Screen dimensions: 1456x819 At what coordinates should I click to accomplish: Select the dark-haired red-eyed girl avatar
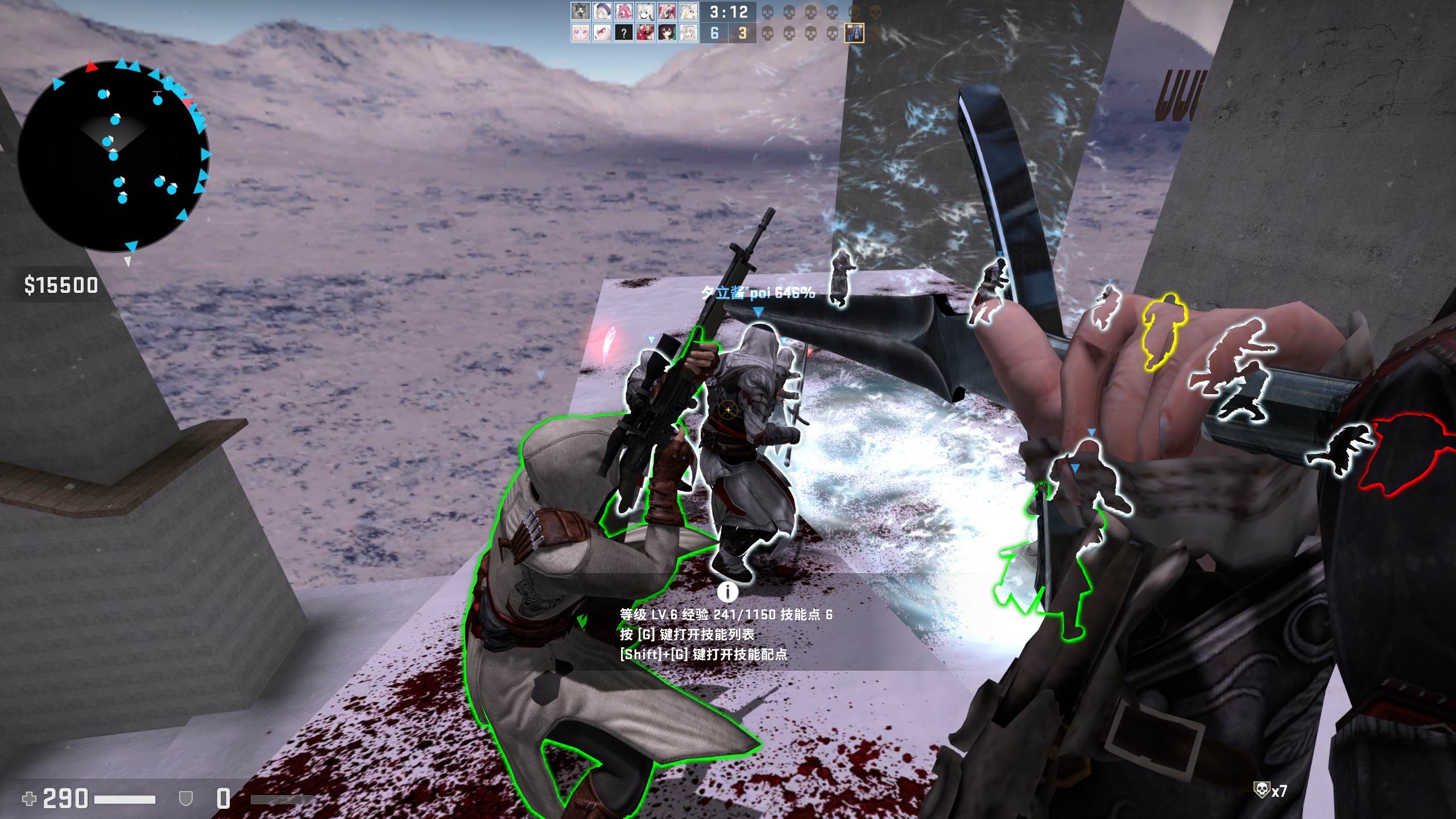(667, 33)
